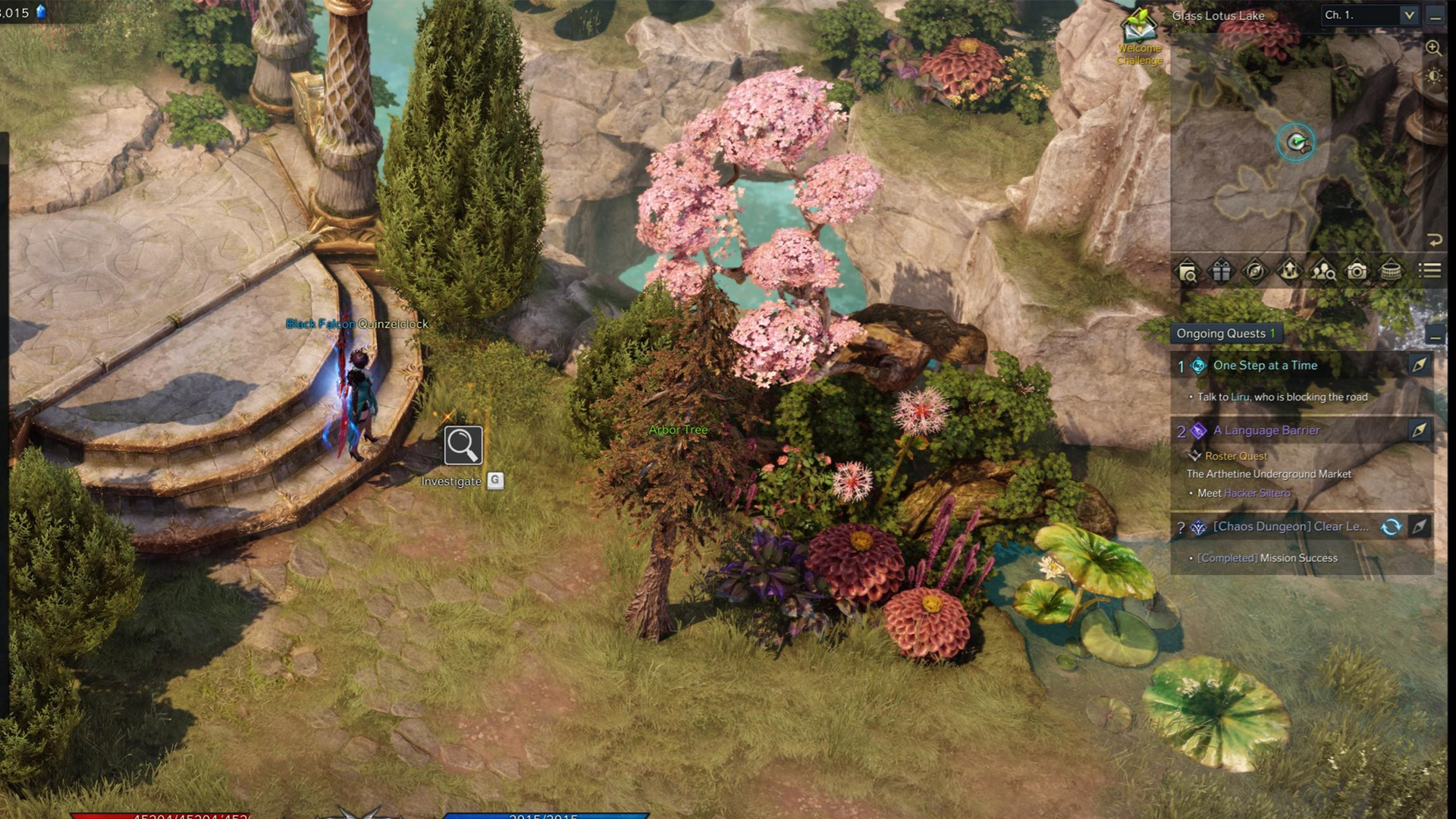Open the find party people-search icon
The height and width of the screenshot is (819, 1456).
pyautogui.click(x=1323, y=271)
